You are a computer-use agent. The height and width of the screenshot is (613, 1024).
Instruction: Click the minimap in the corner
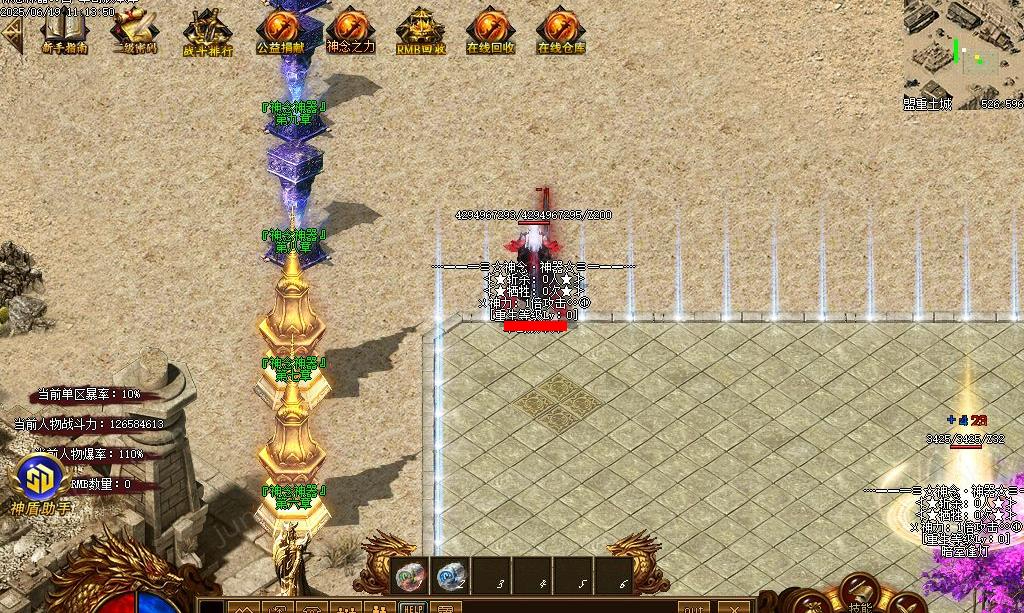tap(963, 52)
